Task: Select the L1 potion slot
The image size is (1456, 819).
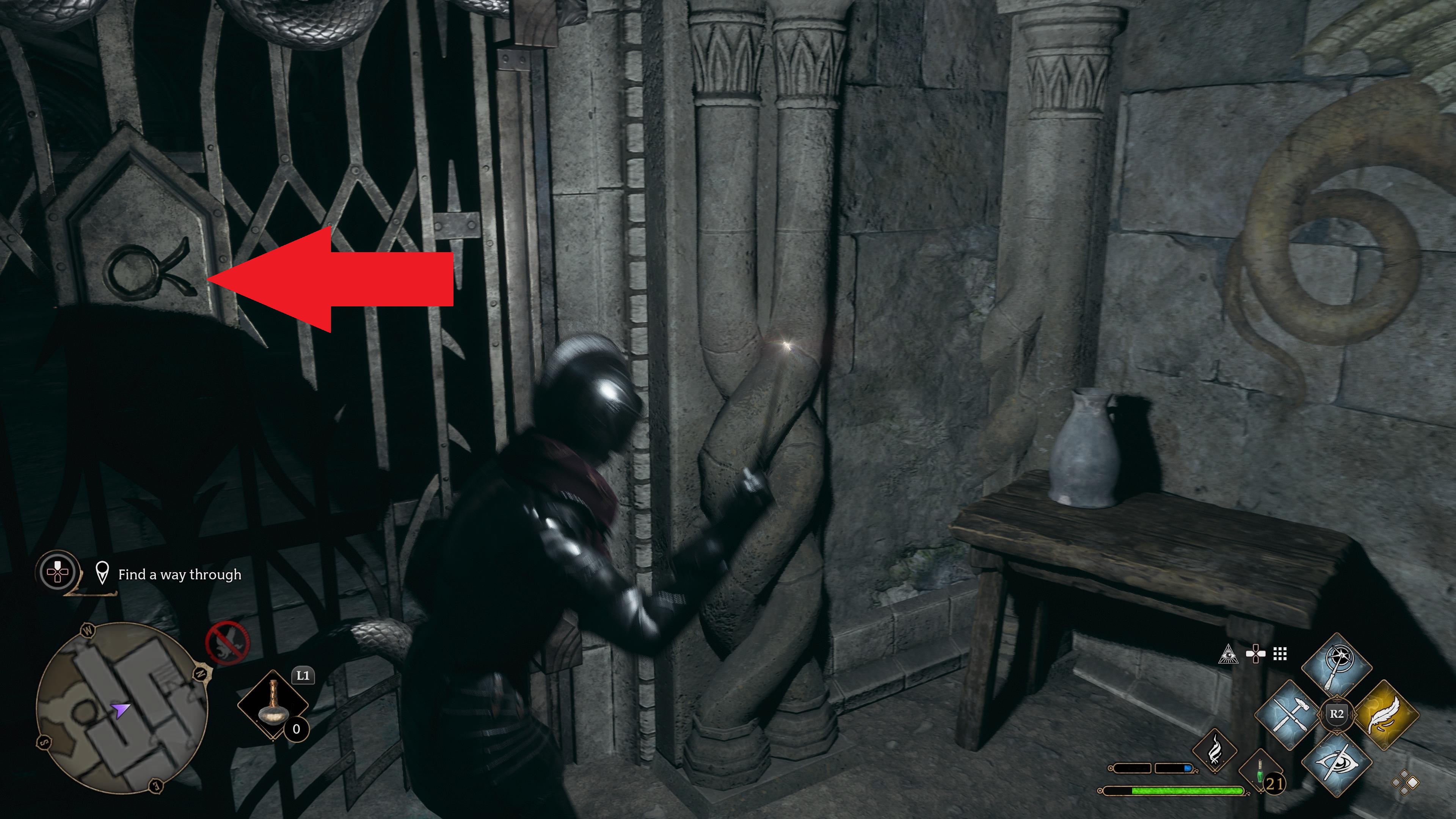Action: (273, 704)
